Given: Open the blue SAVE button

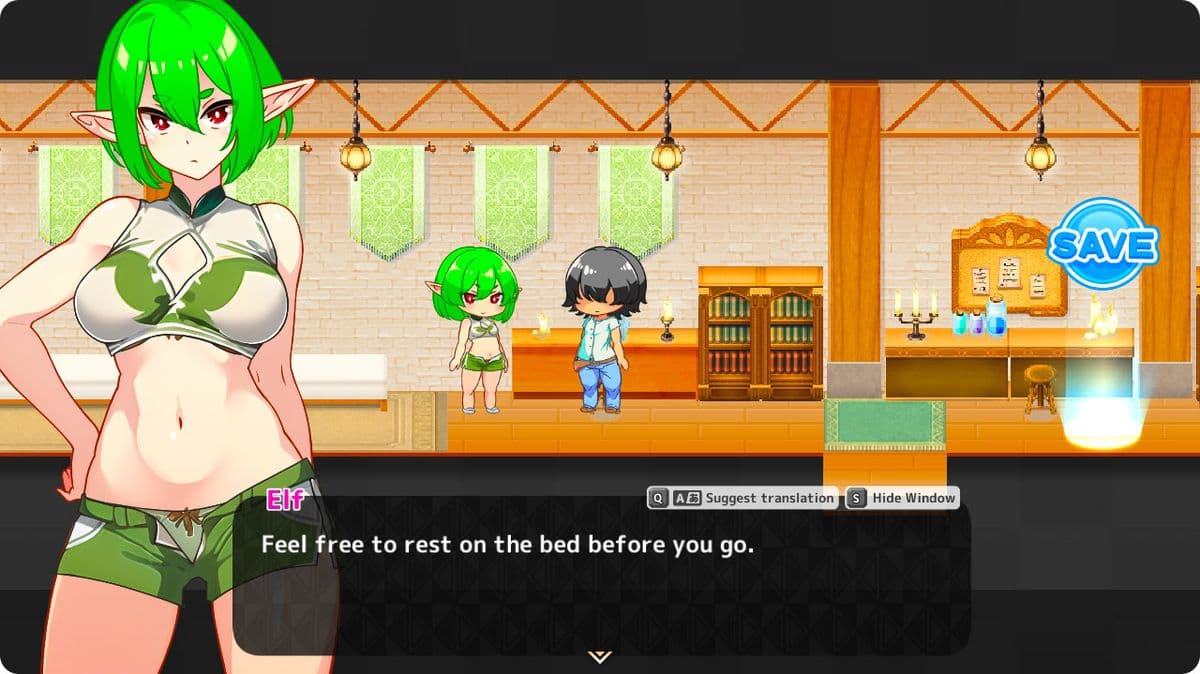Looking at the screenshot, I should (x=1103, y=243).
